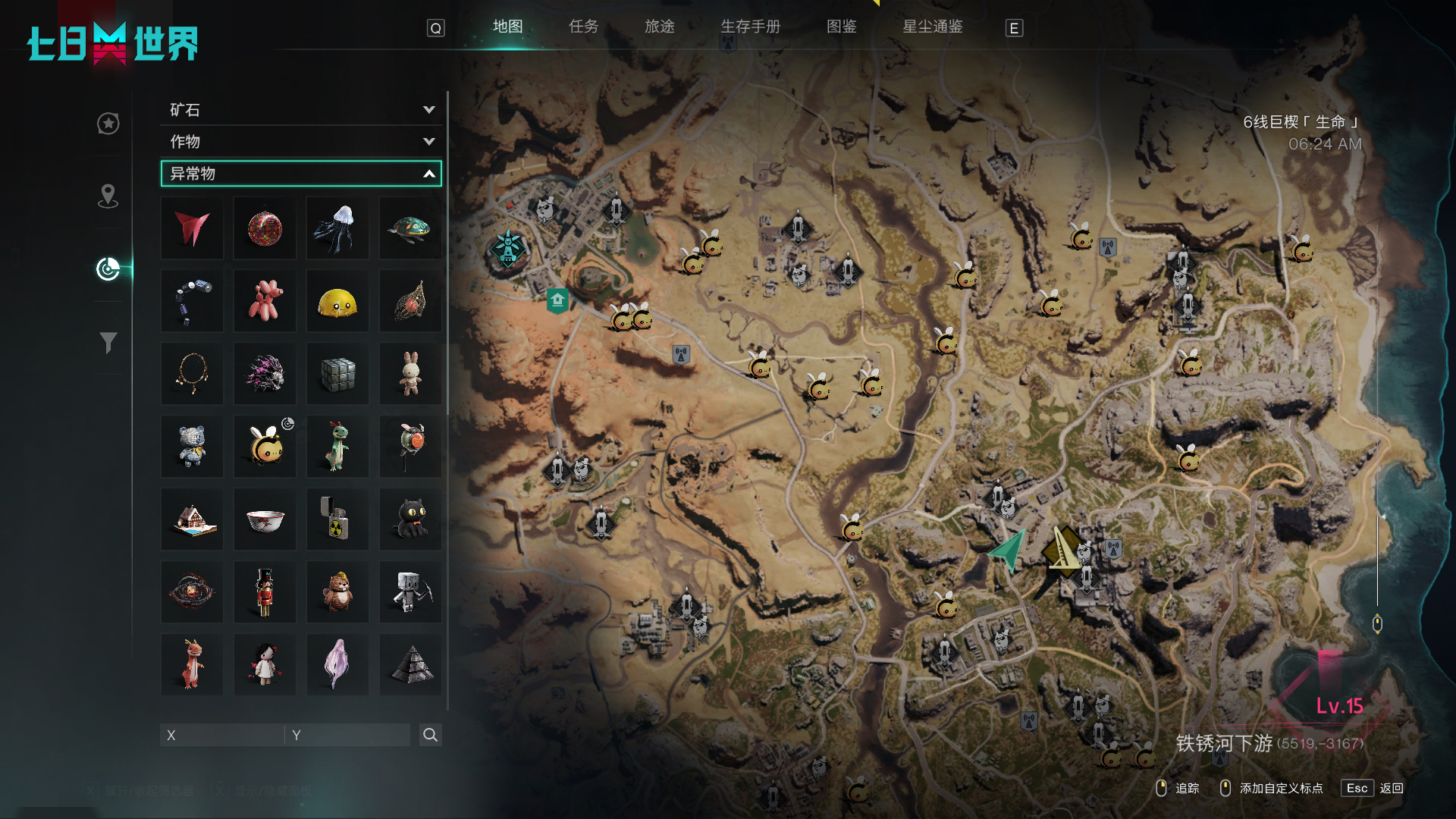
Task: Open the 旅途 tab
Action: click(x=659, y=27)
